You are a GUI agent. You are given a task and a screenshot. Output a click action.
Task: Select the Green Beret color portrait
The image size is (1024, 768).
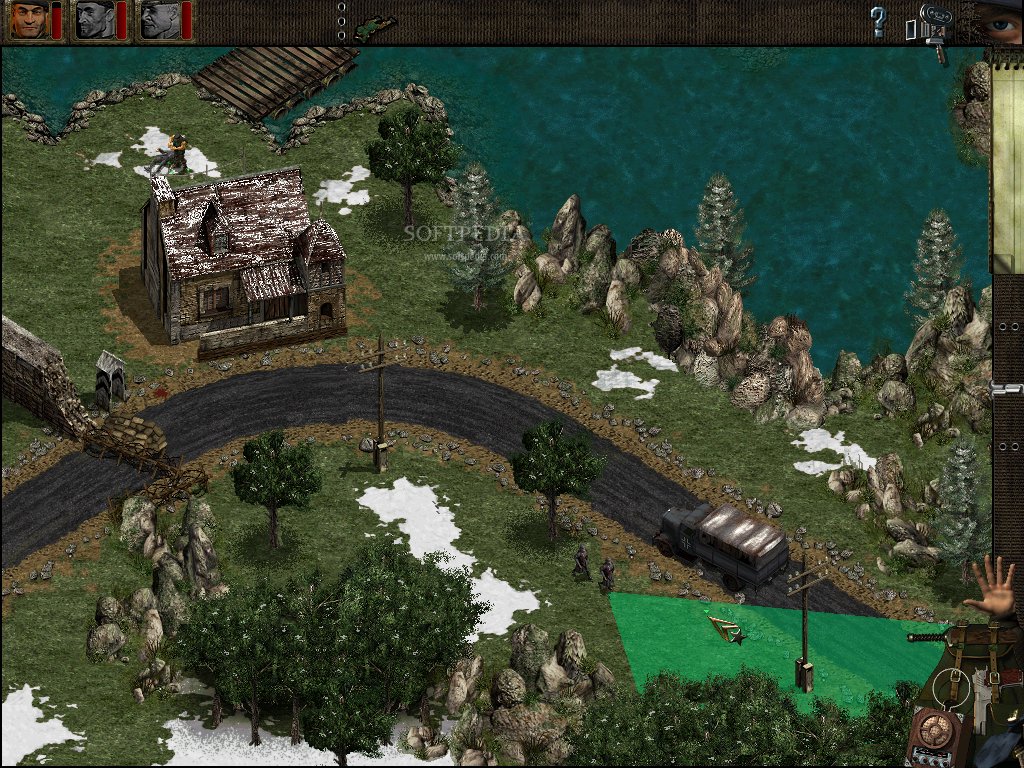29,20
